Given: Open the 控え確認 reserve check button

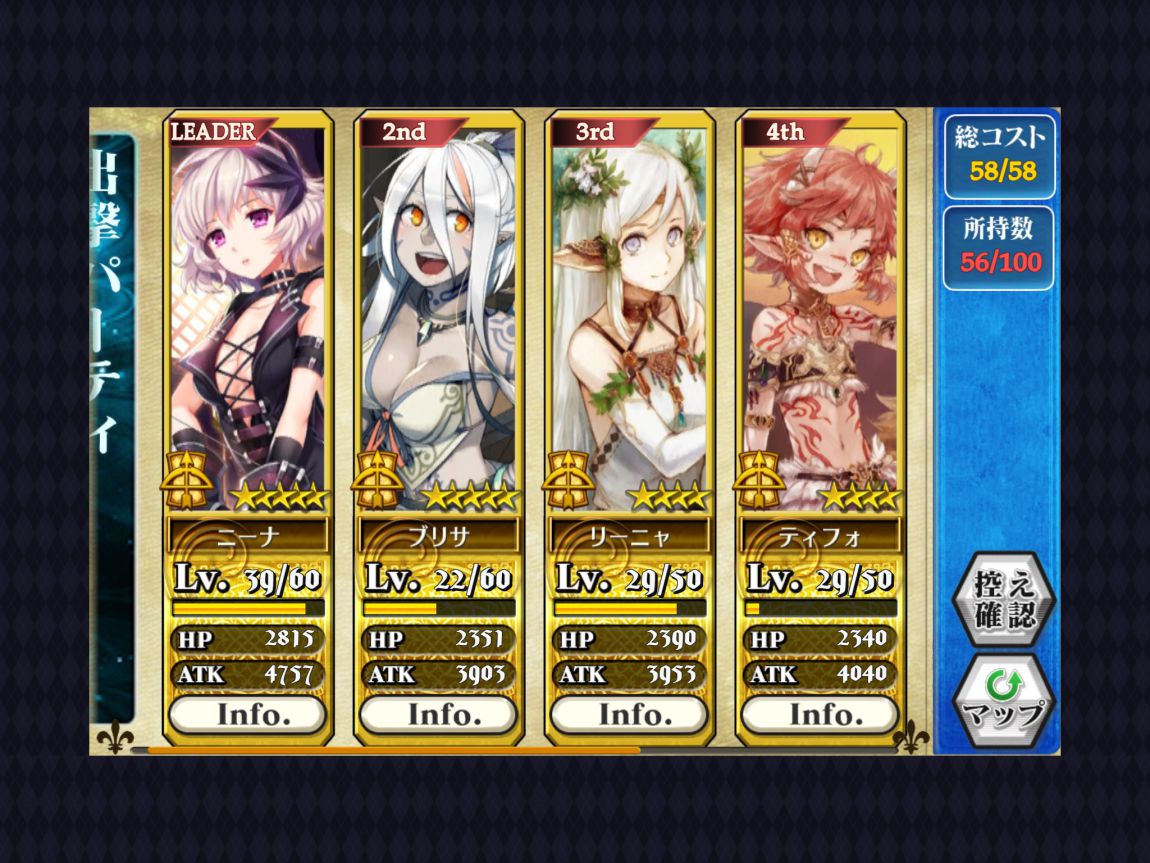Looking at the screenshot, I should [1003, 599].
